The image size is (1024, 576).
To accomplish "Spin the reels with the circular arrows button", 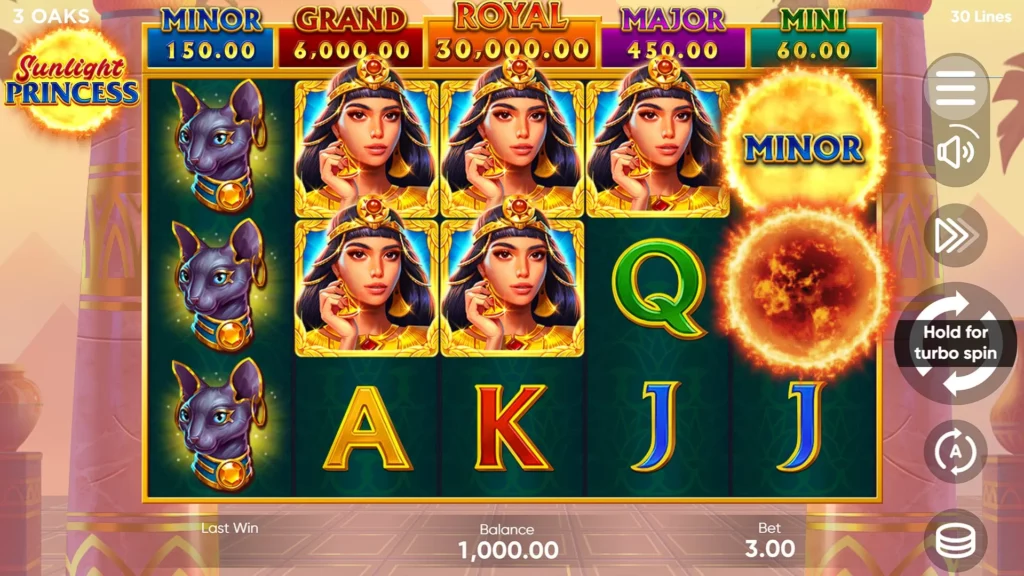I will (x=955, y=343).
